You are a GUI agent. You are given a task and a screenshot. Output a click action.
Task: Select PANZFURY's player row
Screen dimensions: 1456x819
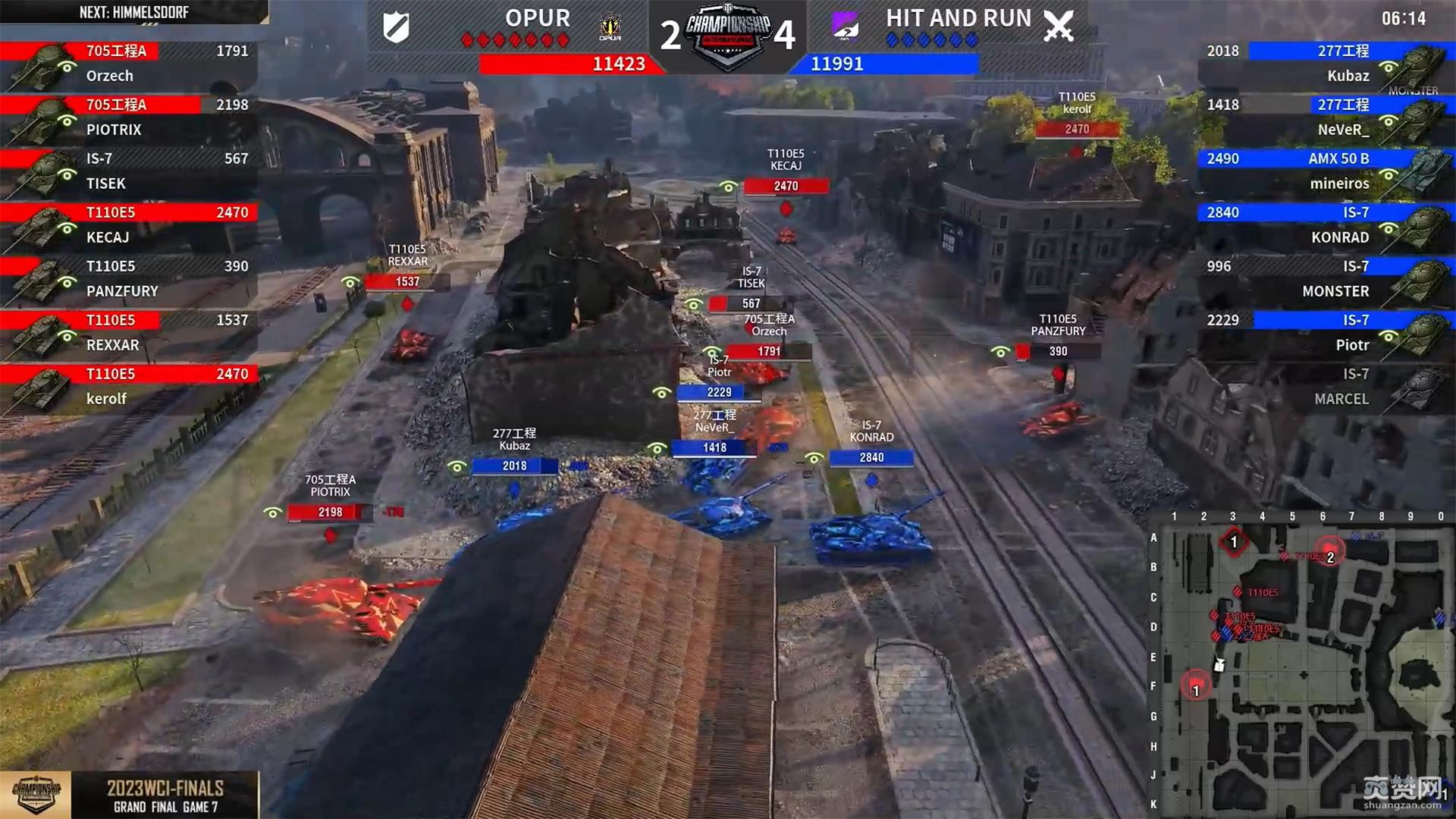(129, 279)
